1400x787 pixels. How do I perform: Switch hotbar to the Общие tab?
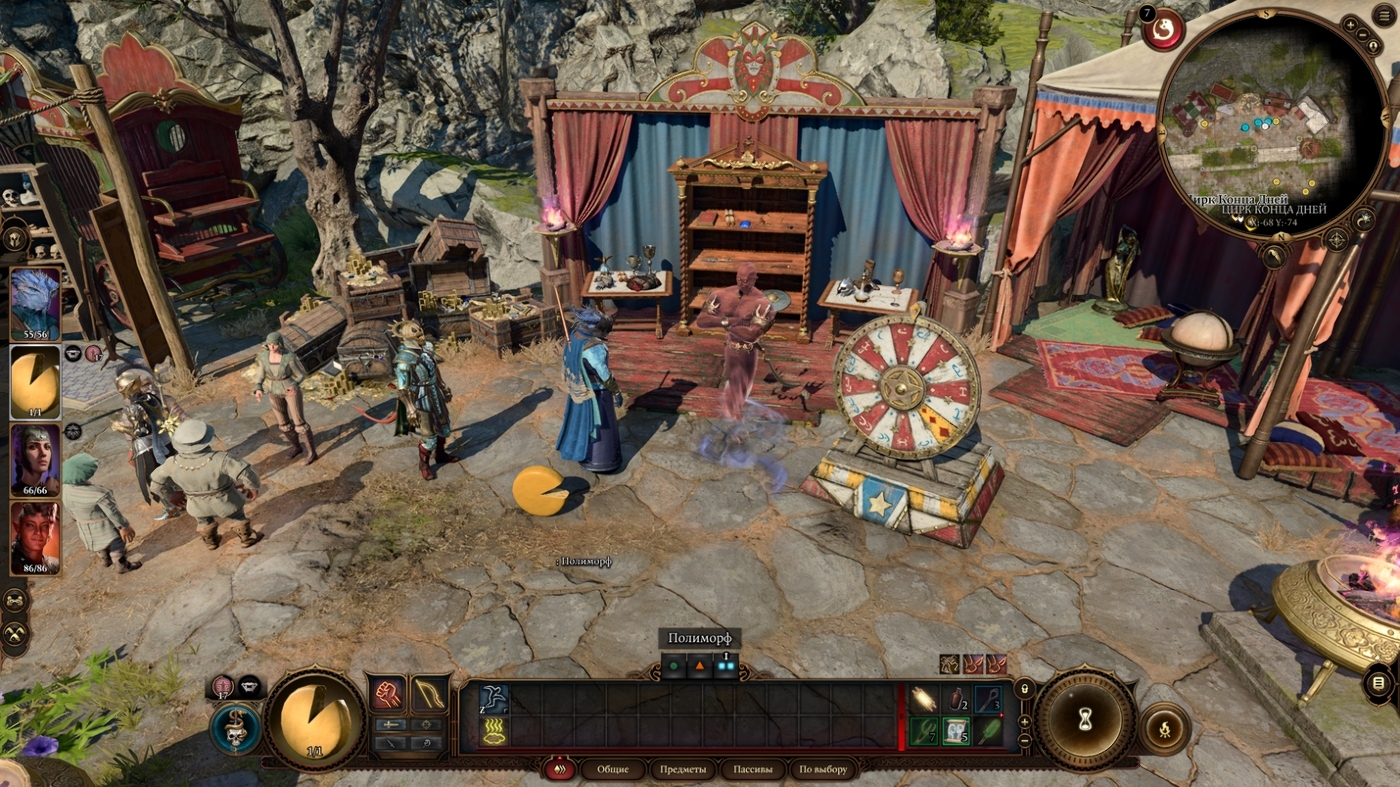612,769
